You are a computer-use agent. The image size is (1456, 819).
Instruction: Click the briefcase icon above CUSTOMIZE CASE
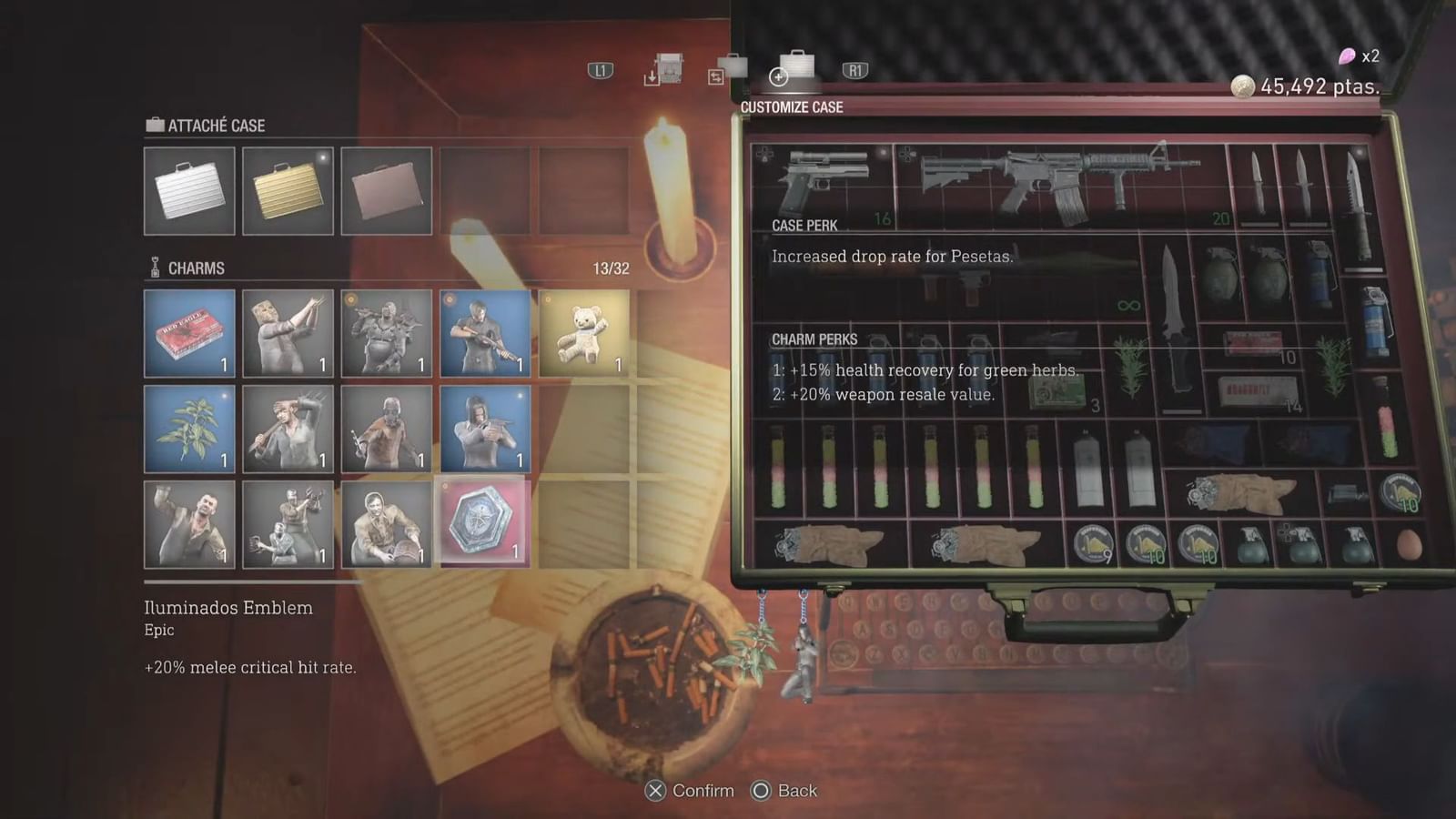[796, 66]
